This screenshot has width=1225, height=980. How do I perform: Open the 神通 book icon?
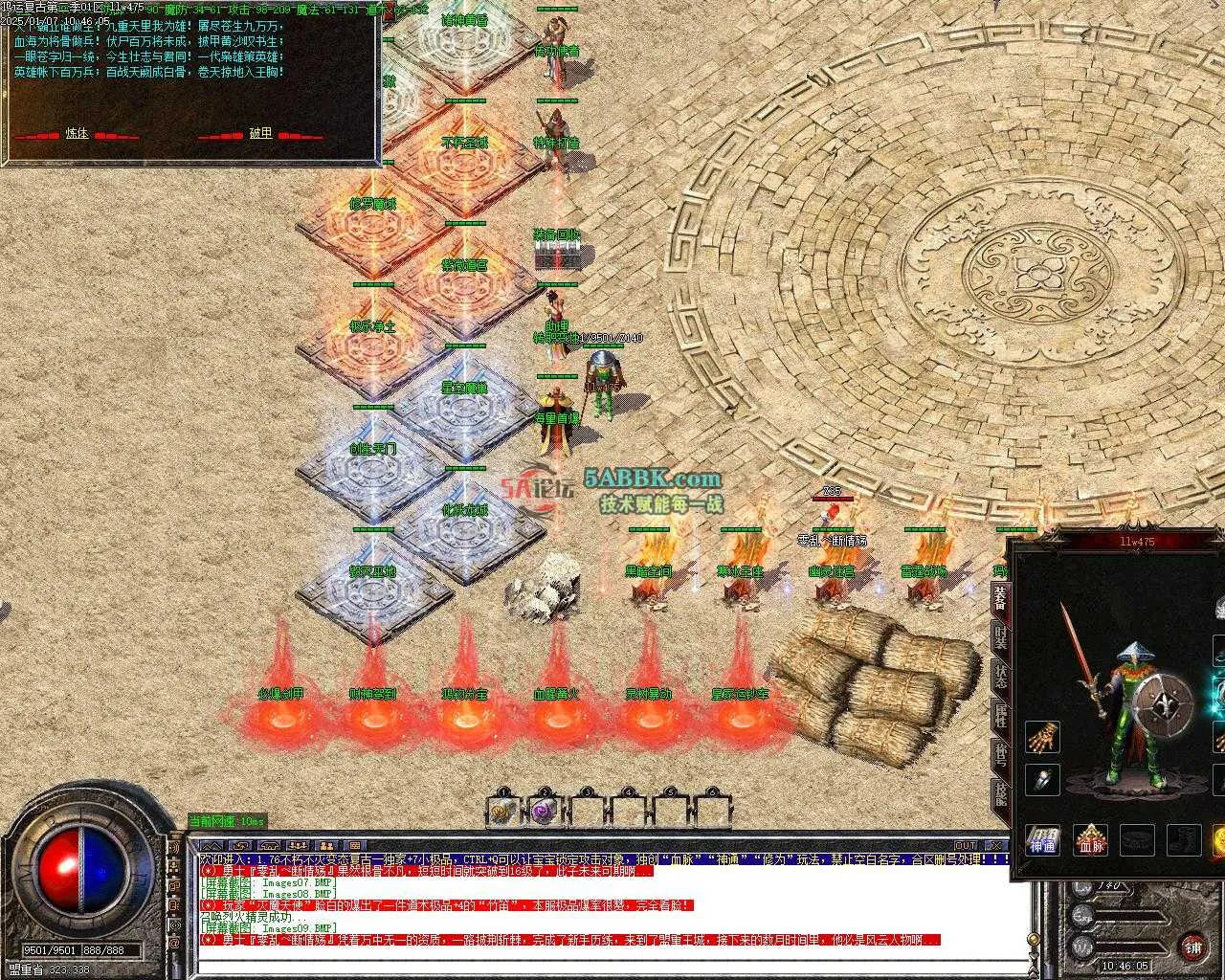point(1042,840)
